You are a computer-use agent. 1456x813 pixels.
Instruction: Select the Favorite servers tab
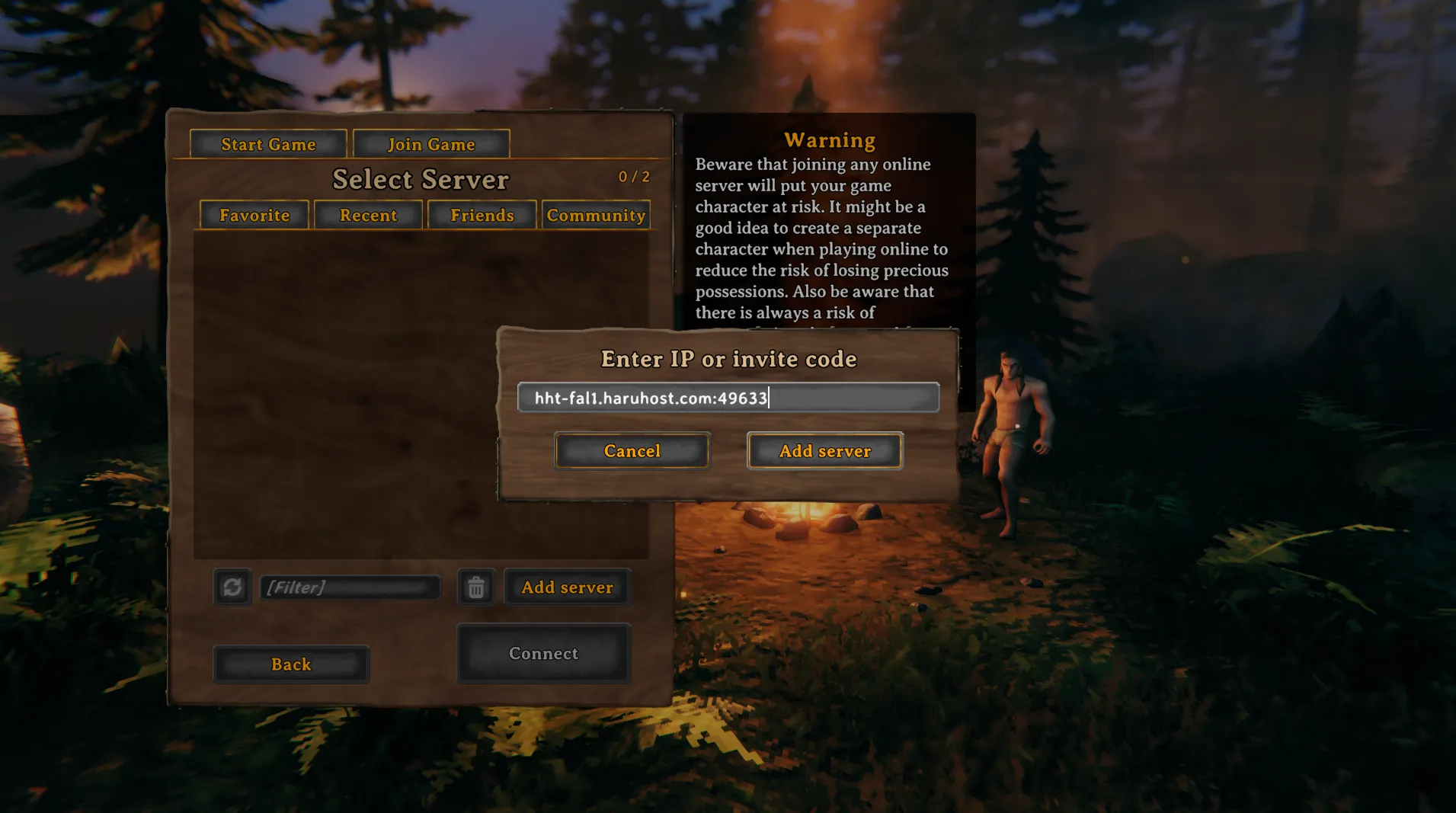coord(254,215)
